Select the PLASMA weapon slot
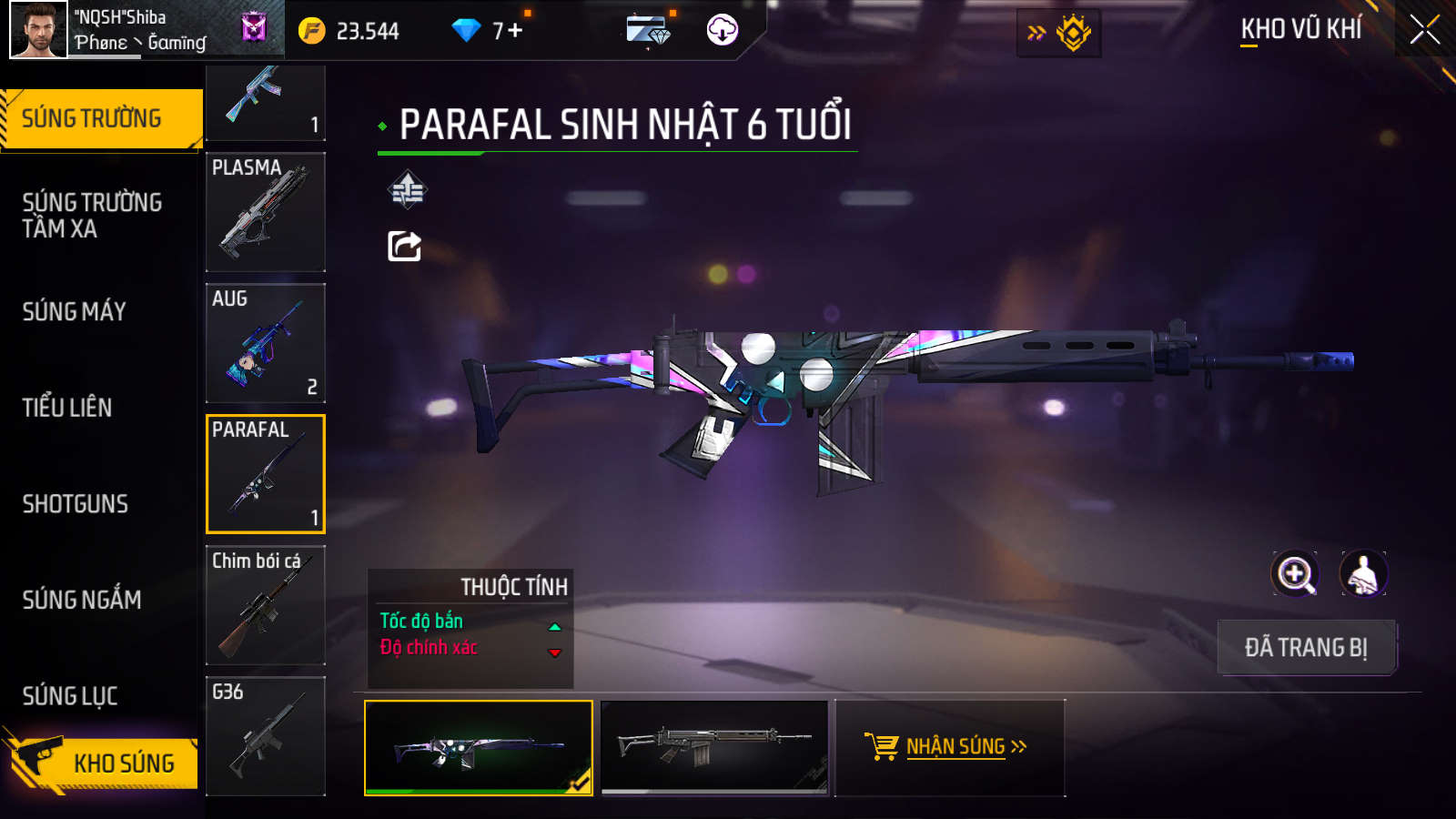Viewport: 1456px width, 819px height. coord(266,212)
